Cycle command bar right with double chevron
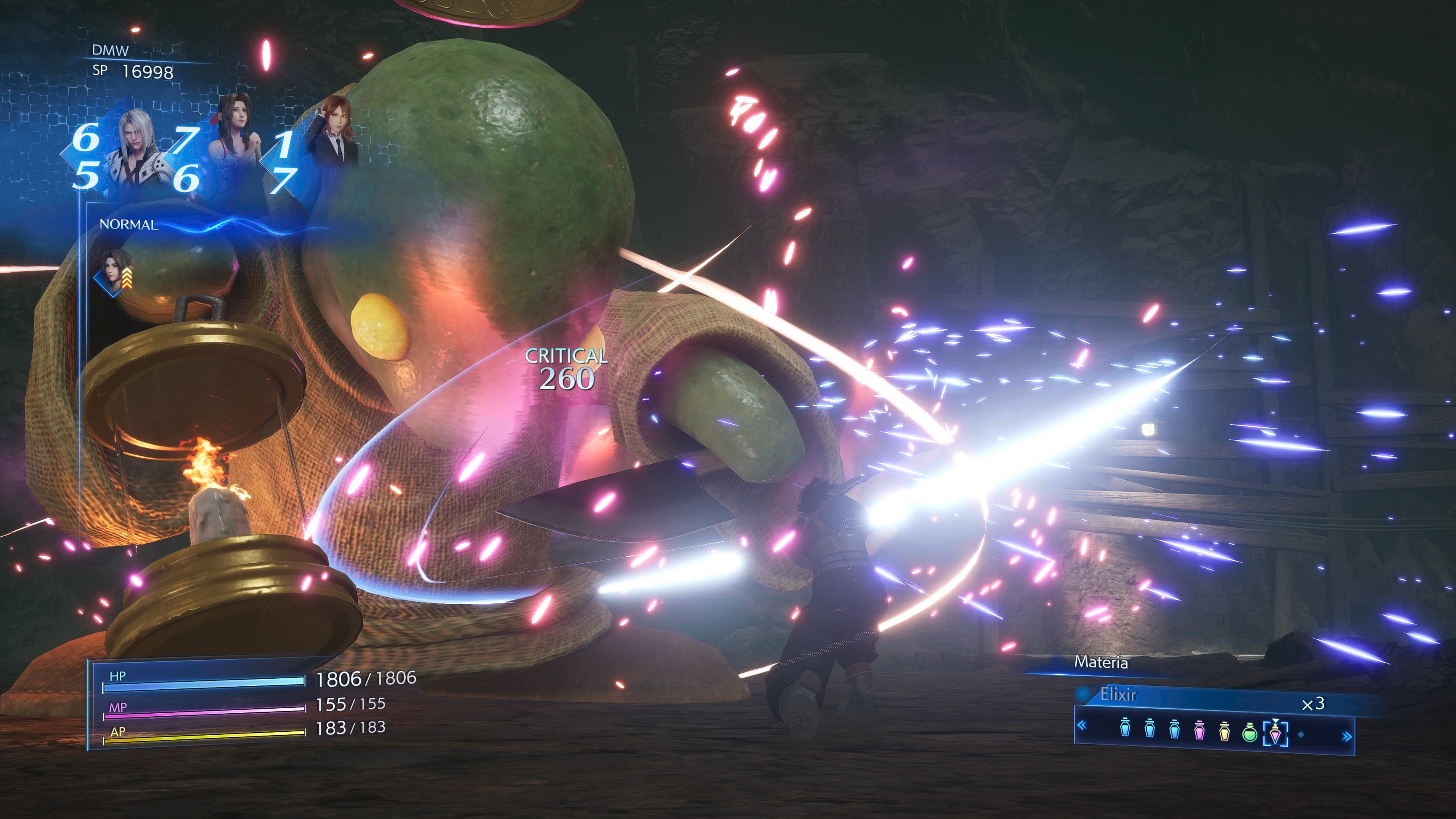This screenshot has width=1456, height=819. point(1347,736)
